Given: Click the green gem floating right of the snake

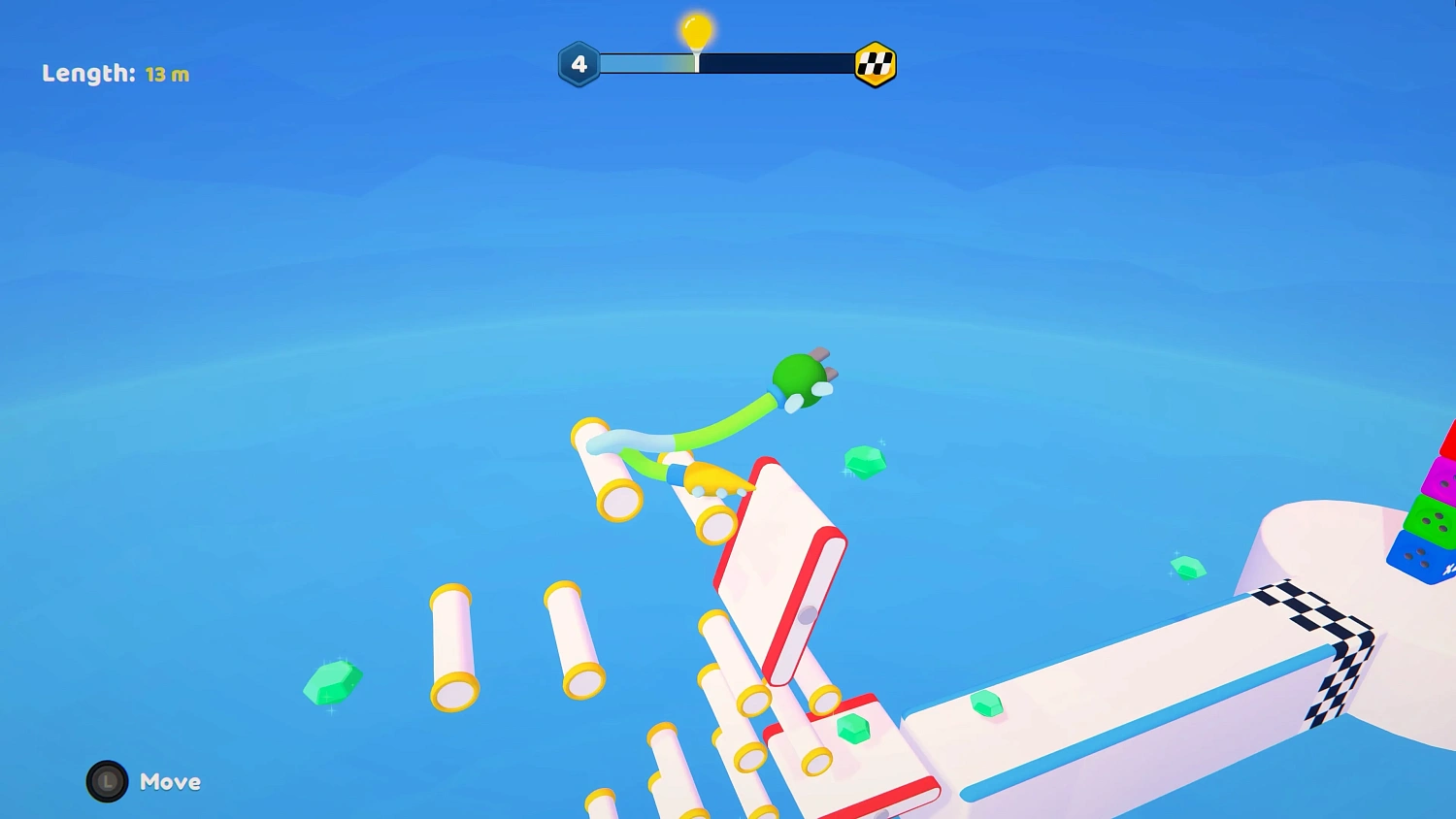Looking at the screenshot, I should point(865,462).
